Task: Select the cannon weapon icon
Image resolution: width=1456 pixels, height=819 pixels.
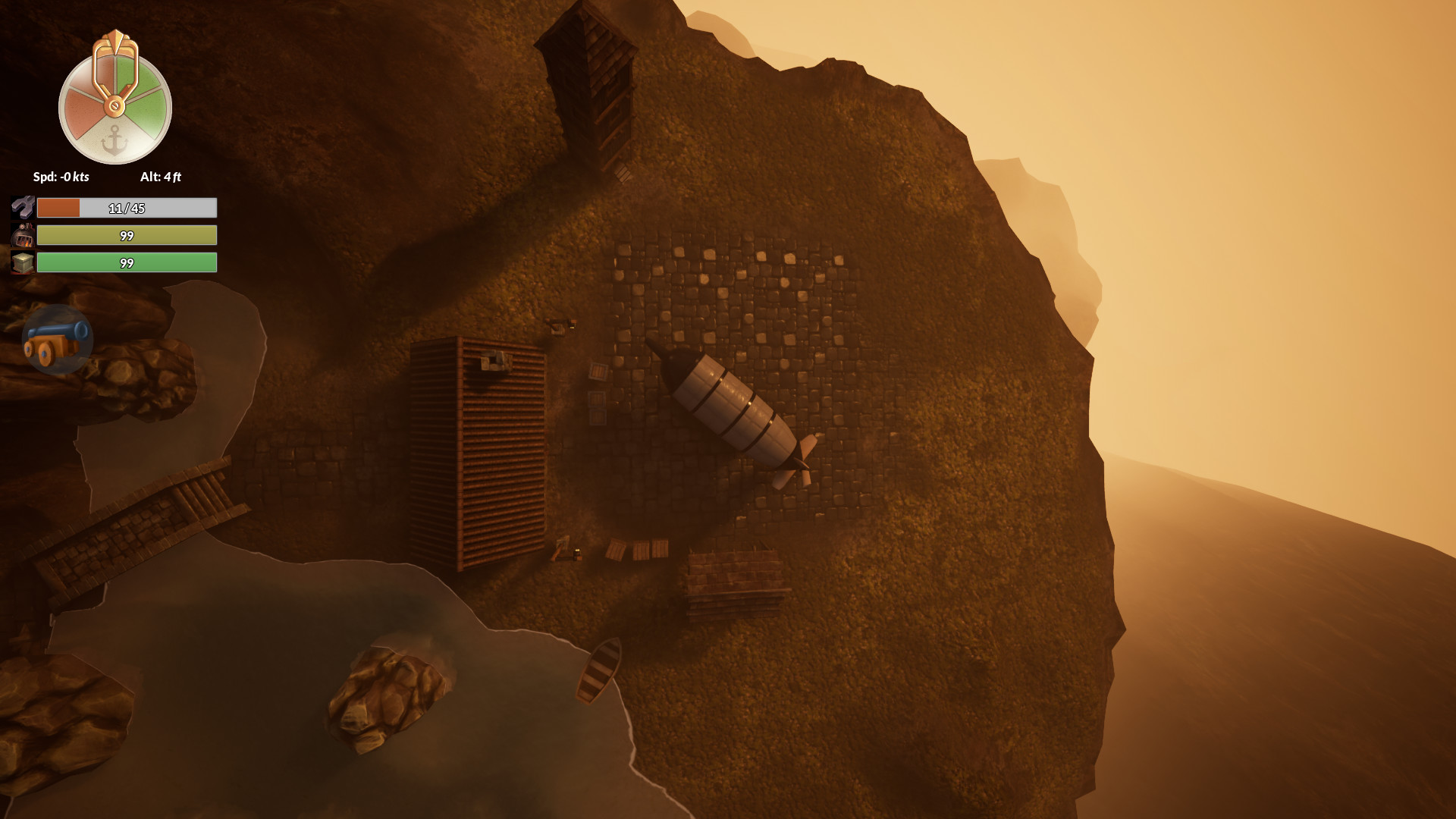Action: point(57,340)
